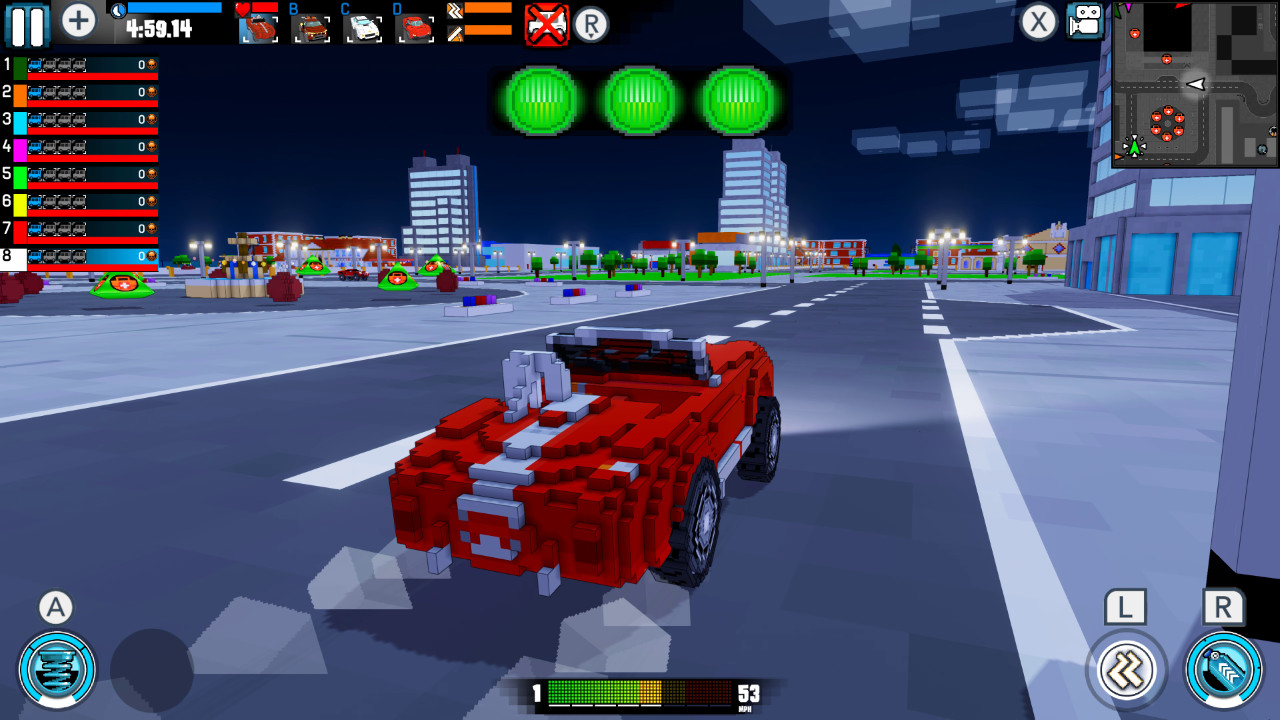
Task: Tap the boost chevrons button
Action: tap(1125, 672)
